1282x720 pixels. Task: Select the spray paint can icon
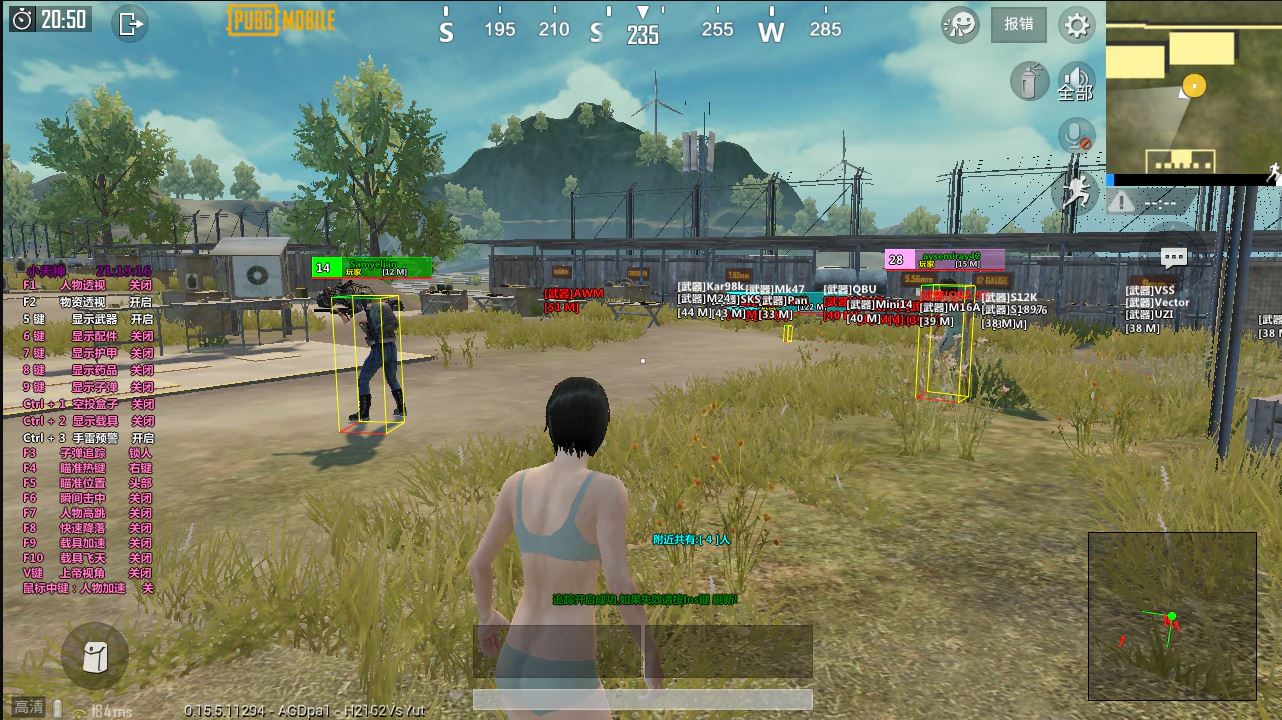(x=1031, y=80)
